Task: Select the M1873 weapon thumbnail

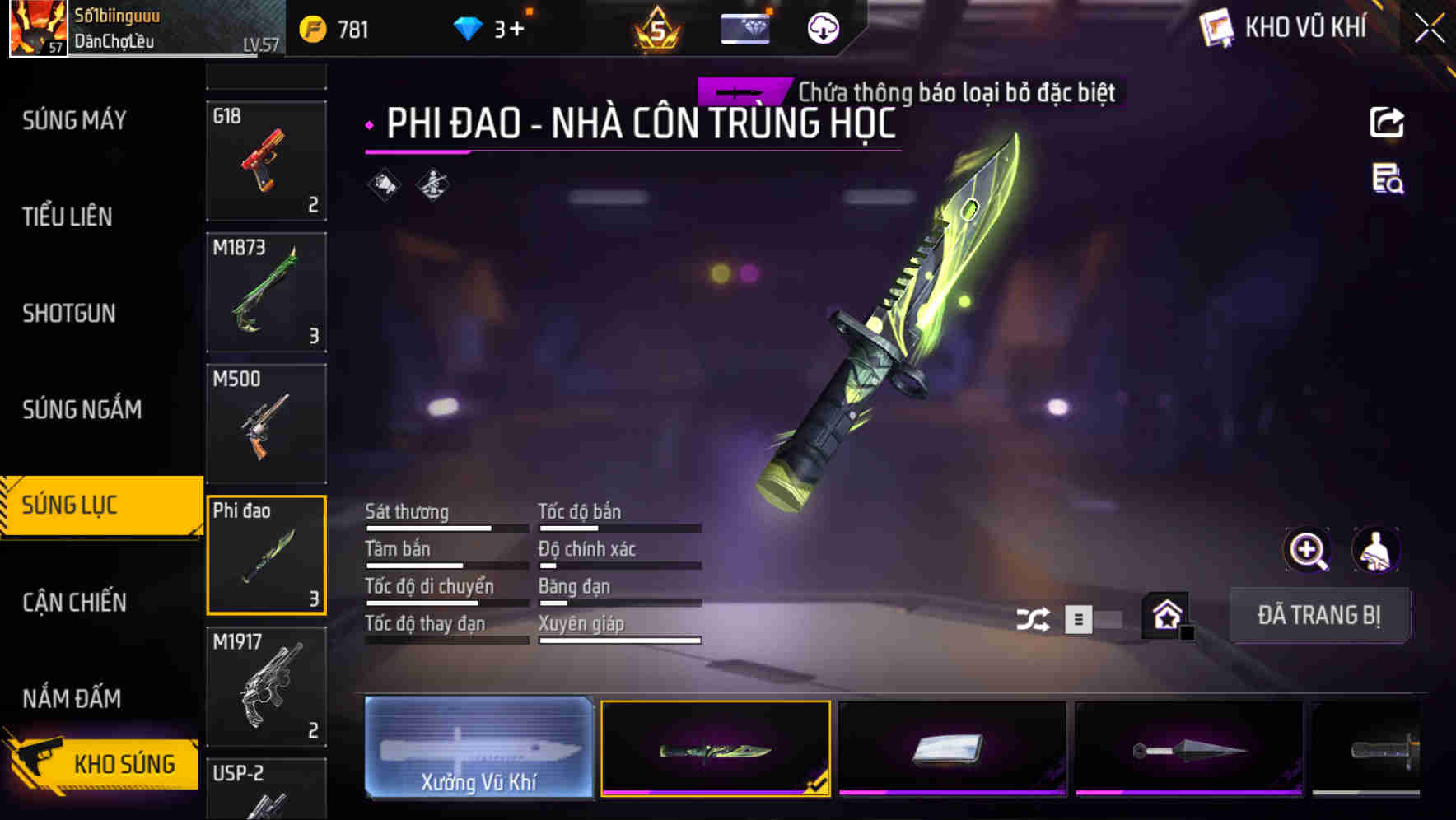Action: pyautogui.click(x=266, y=292)
